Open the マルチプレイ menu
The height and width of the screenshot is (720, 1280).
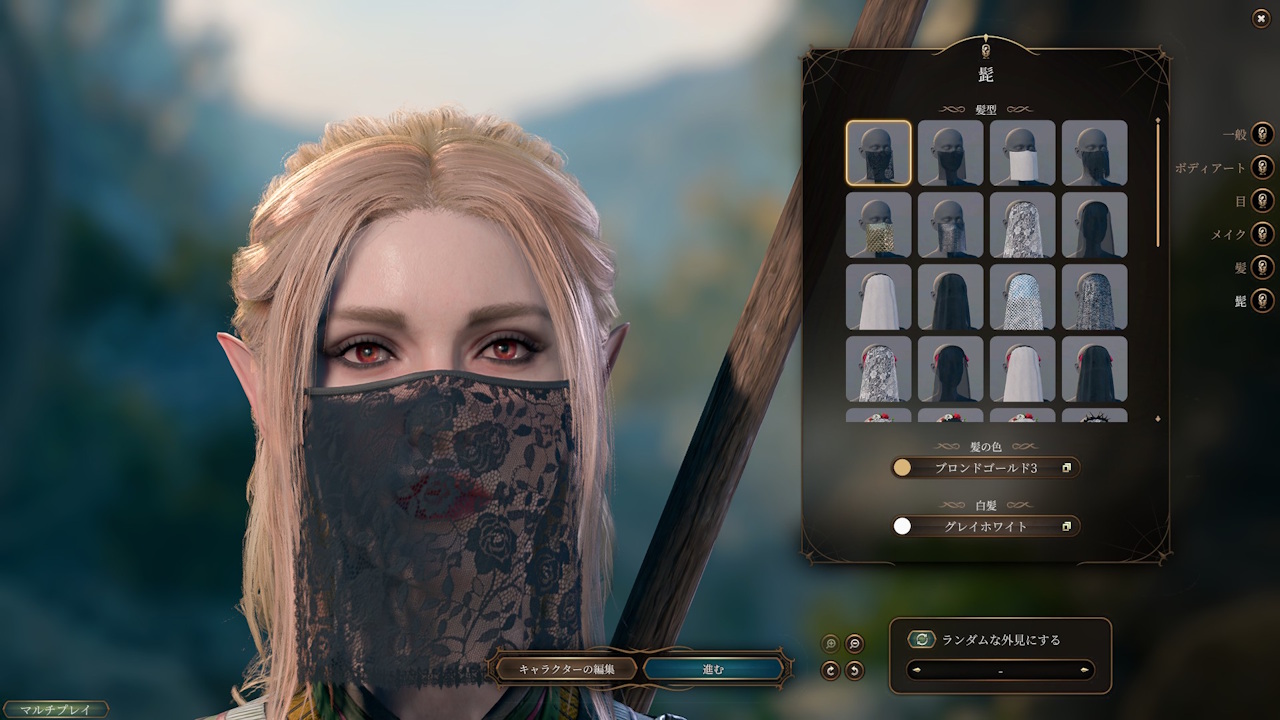[55, 710]
